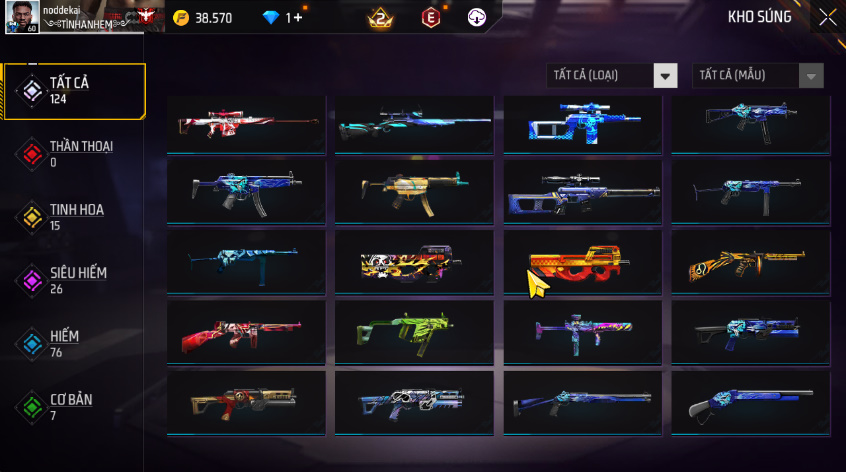Choose the red and white sniper rifle skin
Screen dimensions: 846x472
[246, 124]
